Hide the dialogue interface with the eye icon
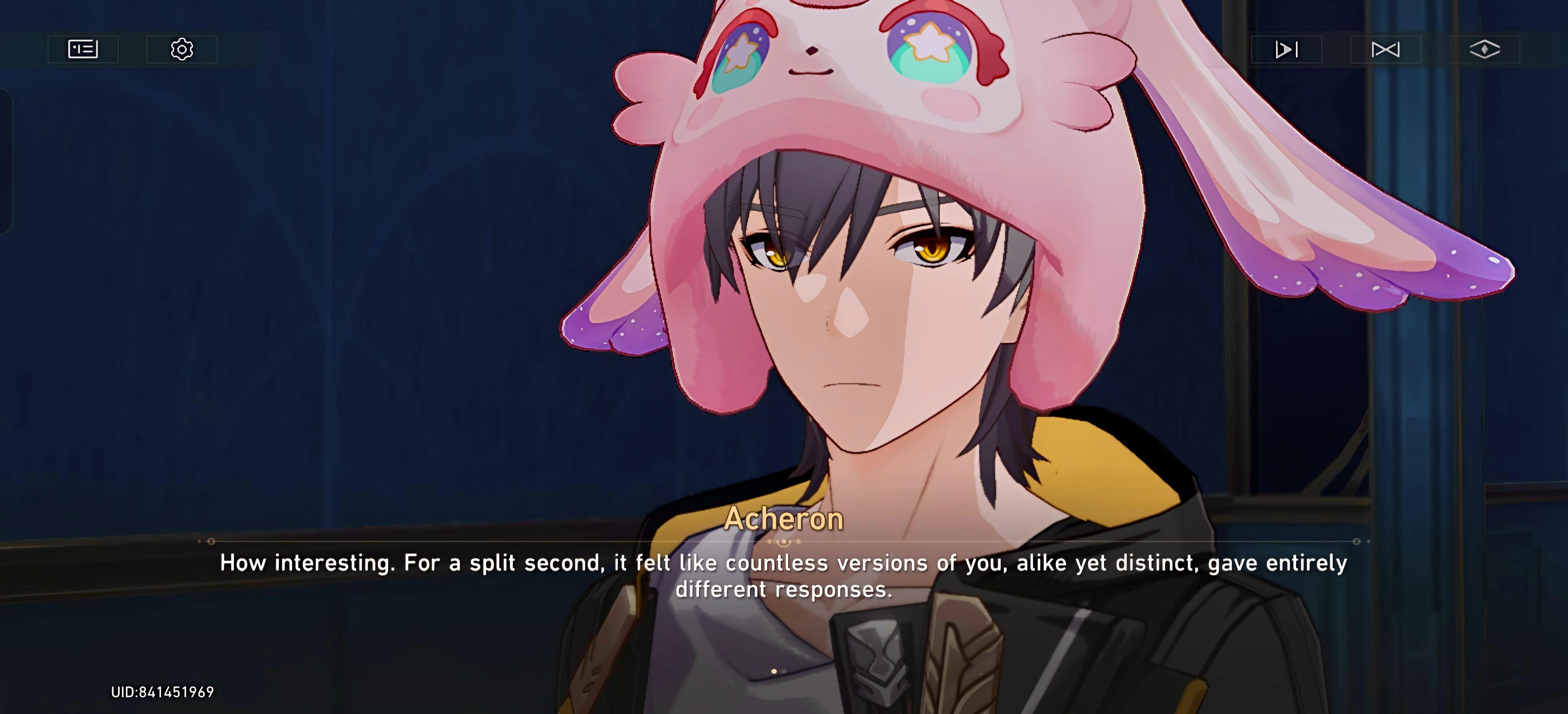Viewport: 1568px width, 714px height. click(x=1485, y=49)
